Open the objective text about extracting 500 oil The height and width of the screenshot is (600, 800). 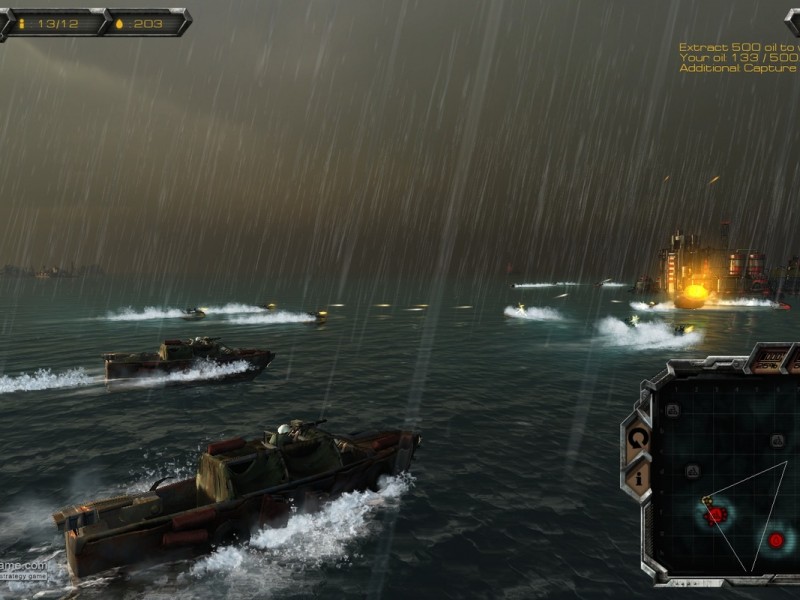pyautogui.click(x=738, y=47)
